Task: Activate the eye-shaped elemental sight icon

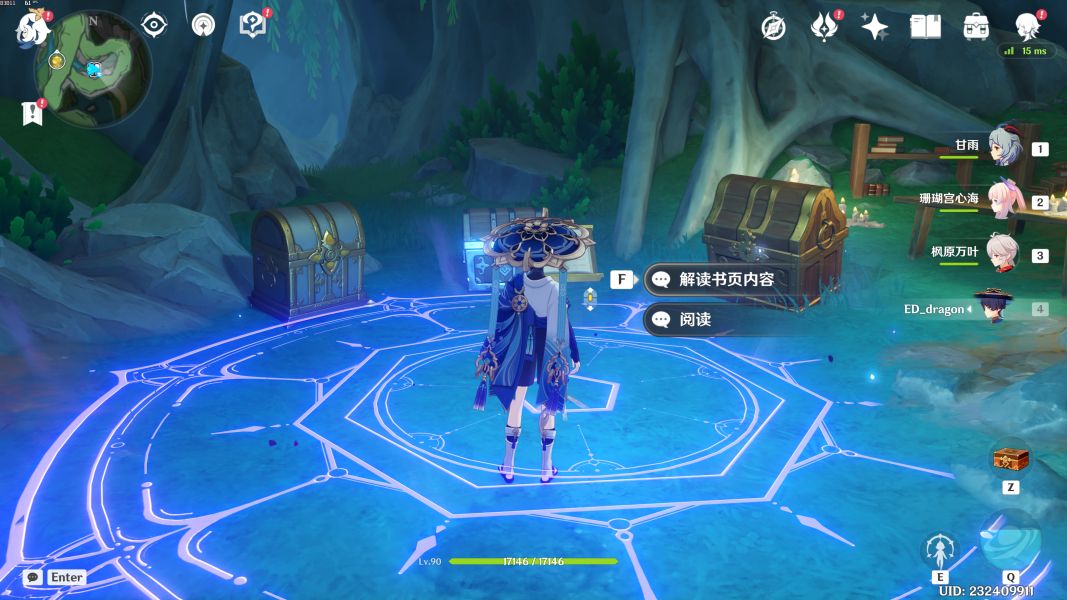Action: 154,25
